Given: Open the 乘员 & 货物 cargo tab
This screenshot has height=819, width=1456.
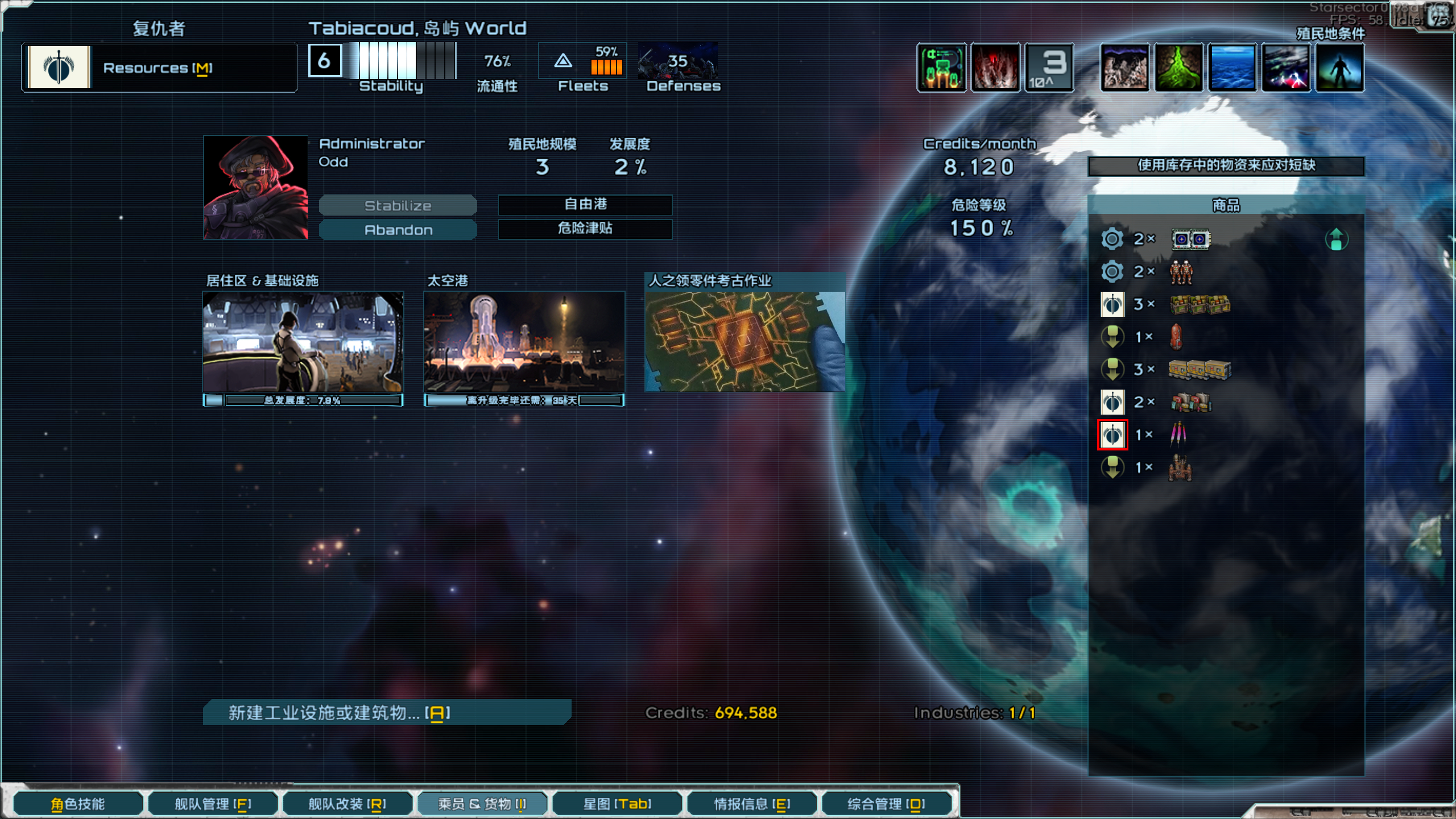Looking at the screenshot, I should (x=482, y=804).
